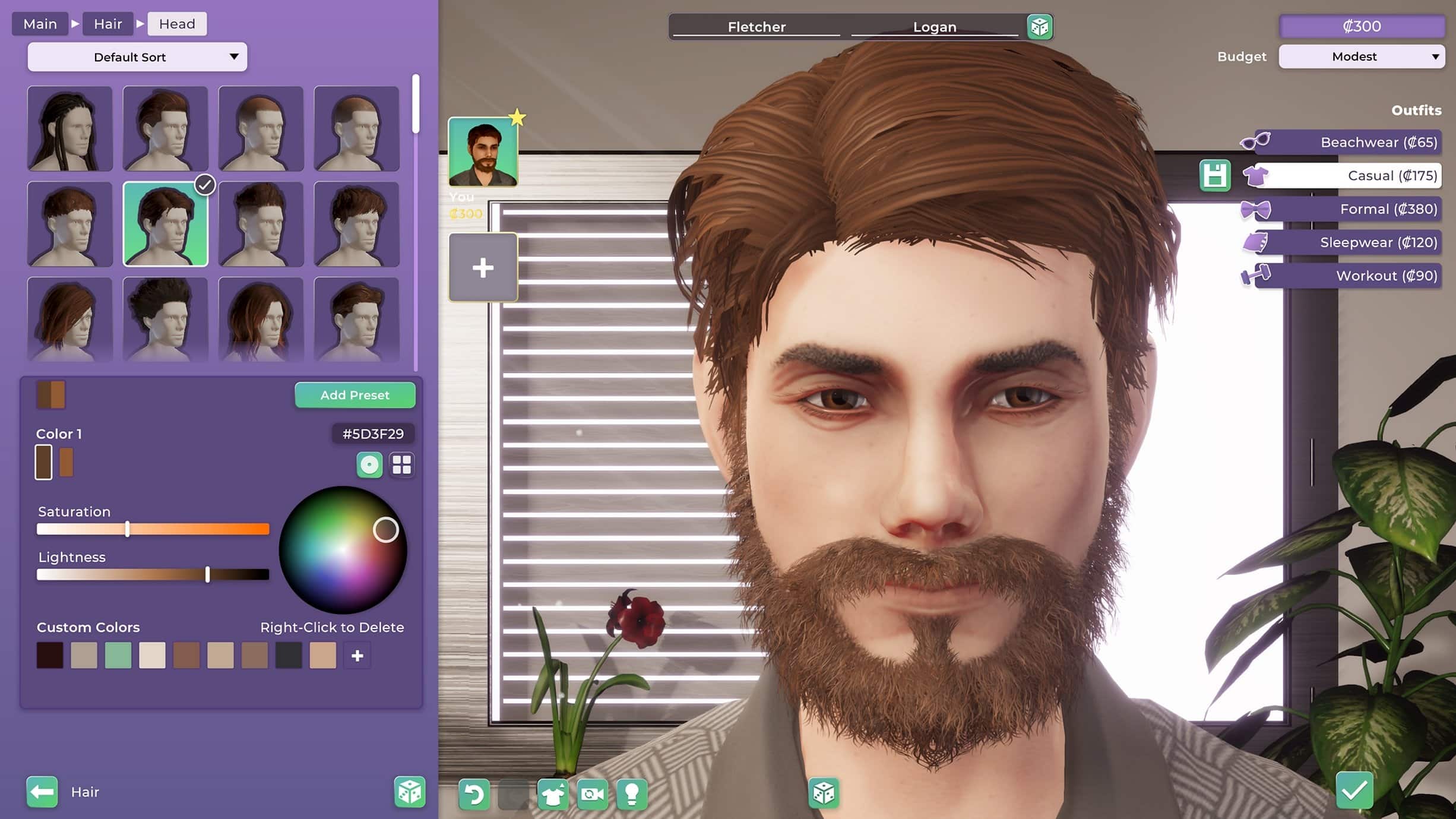
Task: Select the long dreadlocks hairstyle thumbnail
Action: click(69, 129)
